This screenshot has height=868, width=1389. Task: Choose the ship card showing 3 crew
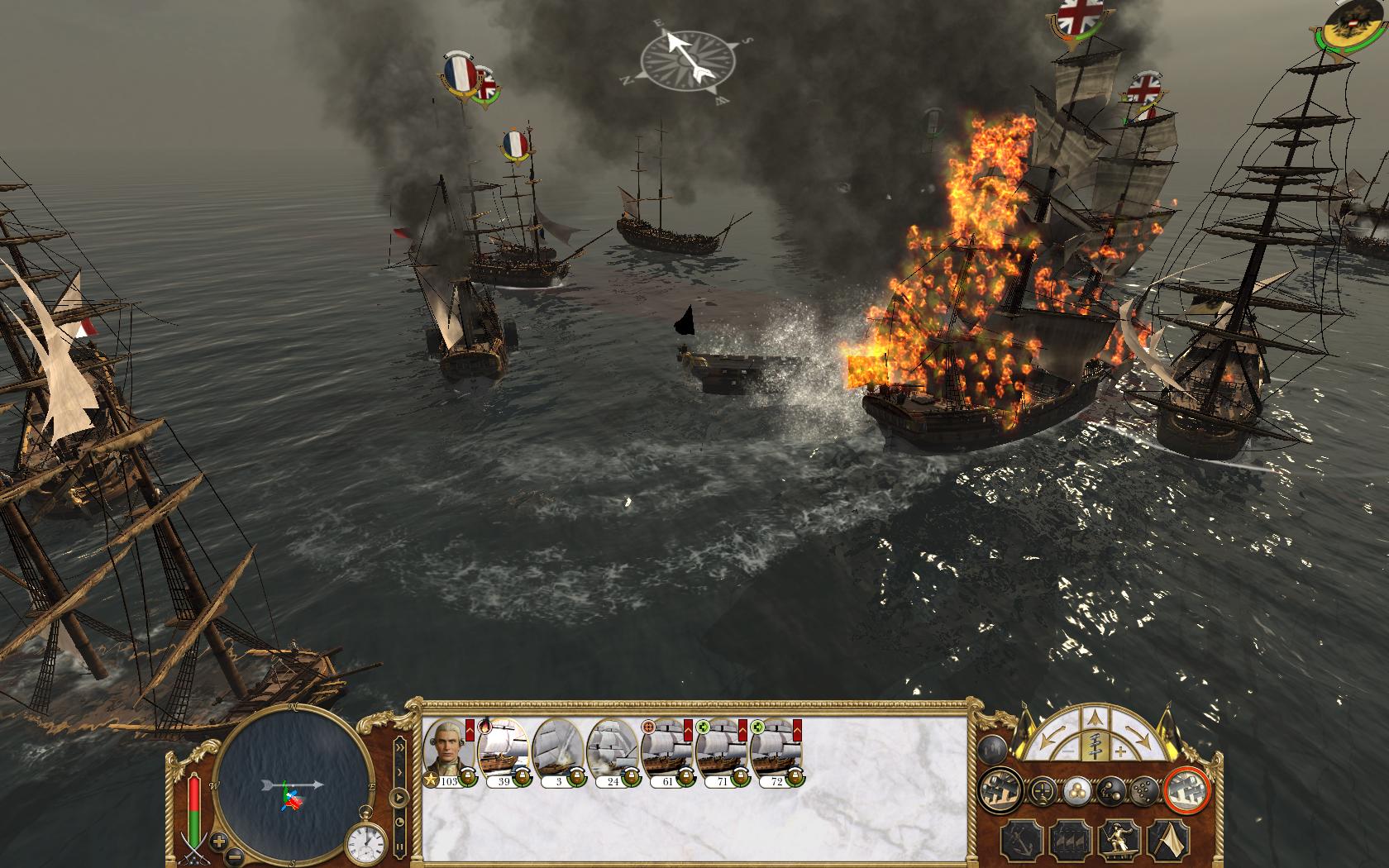tap(558, 751)
